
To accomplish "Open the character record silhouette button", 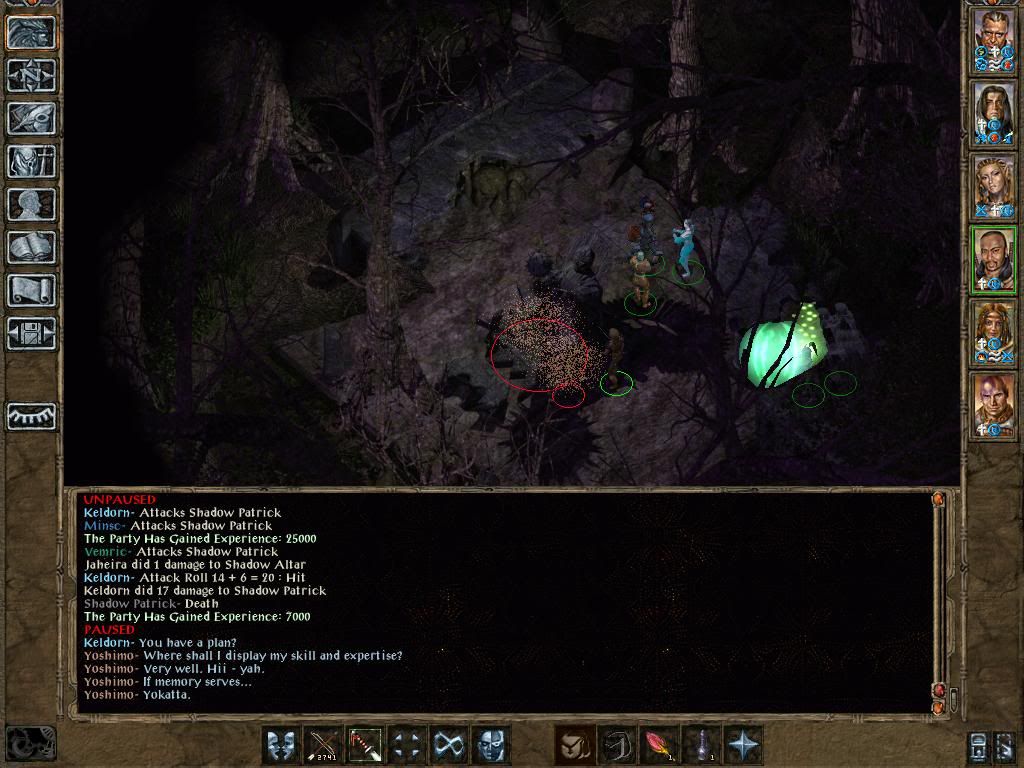I will point(31,204).
